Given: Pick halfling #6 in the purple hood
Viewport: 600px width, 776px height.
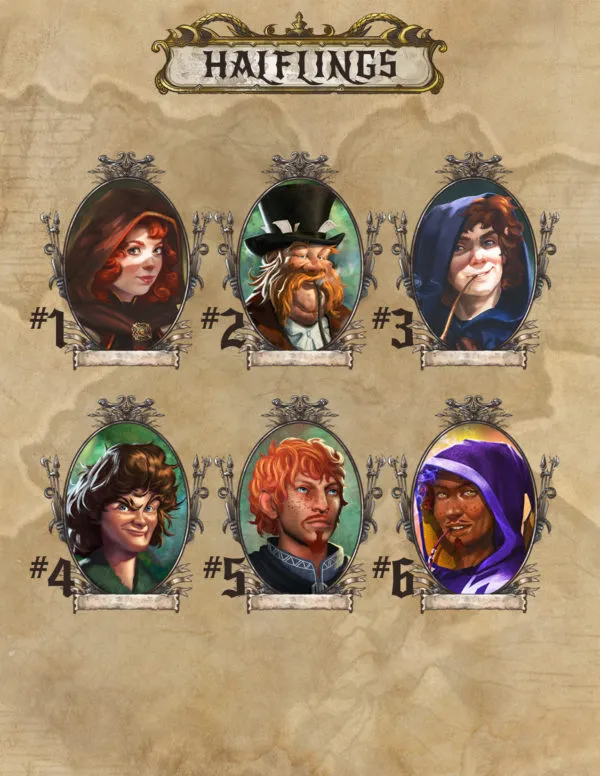Looking at the screenshot, I should tap(470, 508).
